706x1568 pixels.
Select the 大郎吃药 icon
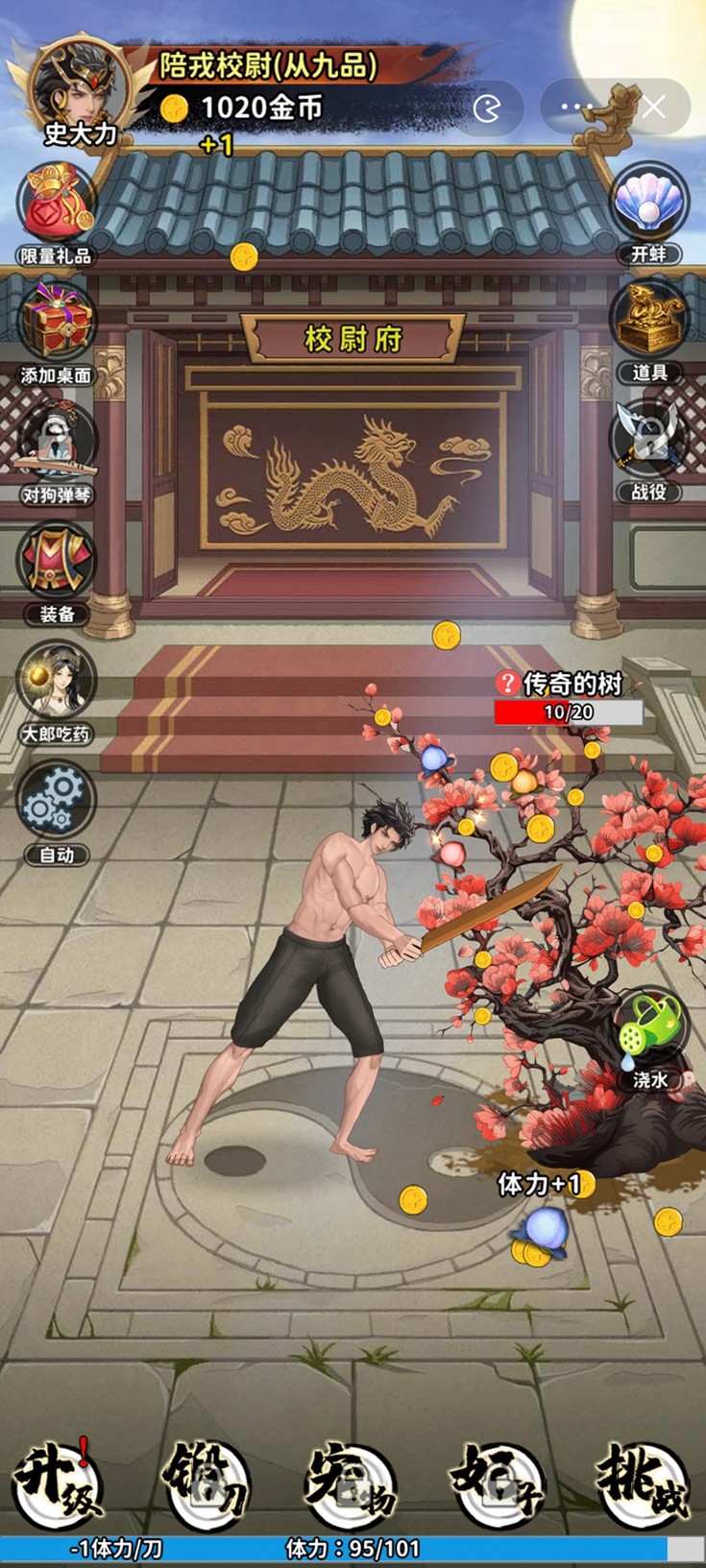[57, 683]
